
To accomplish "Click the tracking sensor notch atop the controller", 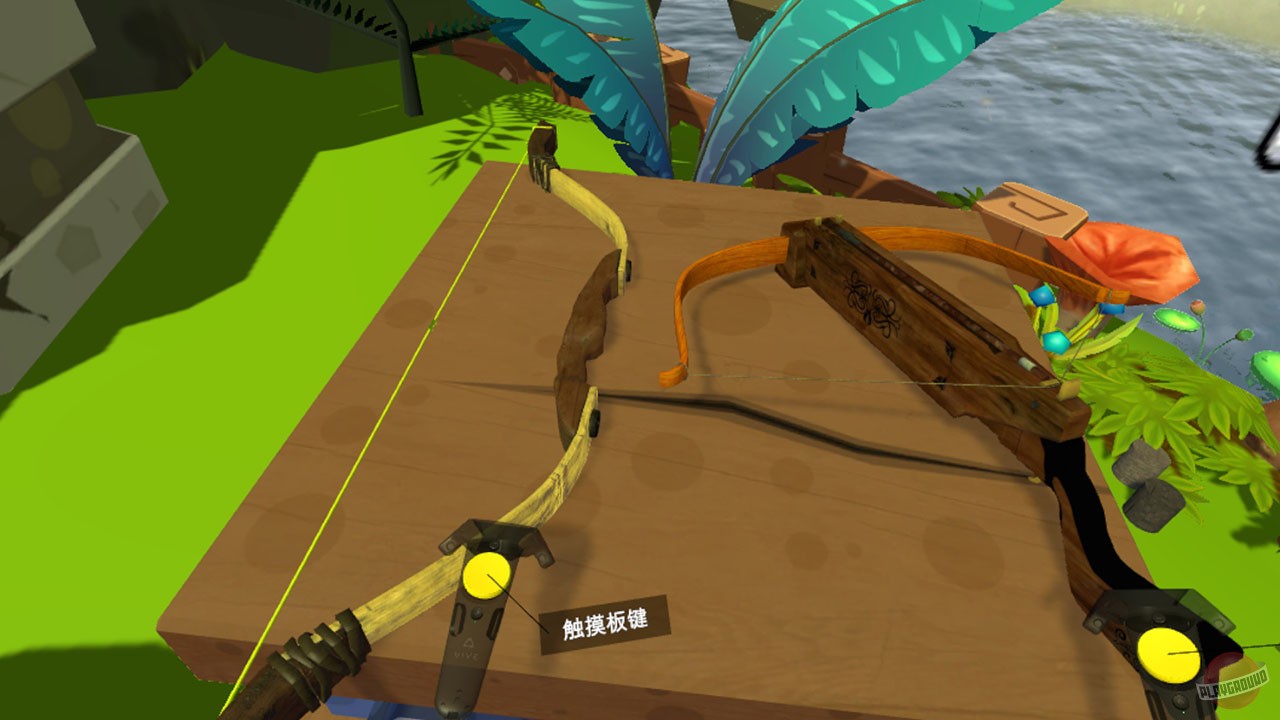I will [494, 544].
